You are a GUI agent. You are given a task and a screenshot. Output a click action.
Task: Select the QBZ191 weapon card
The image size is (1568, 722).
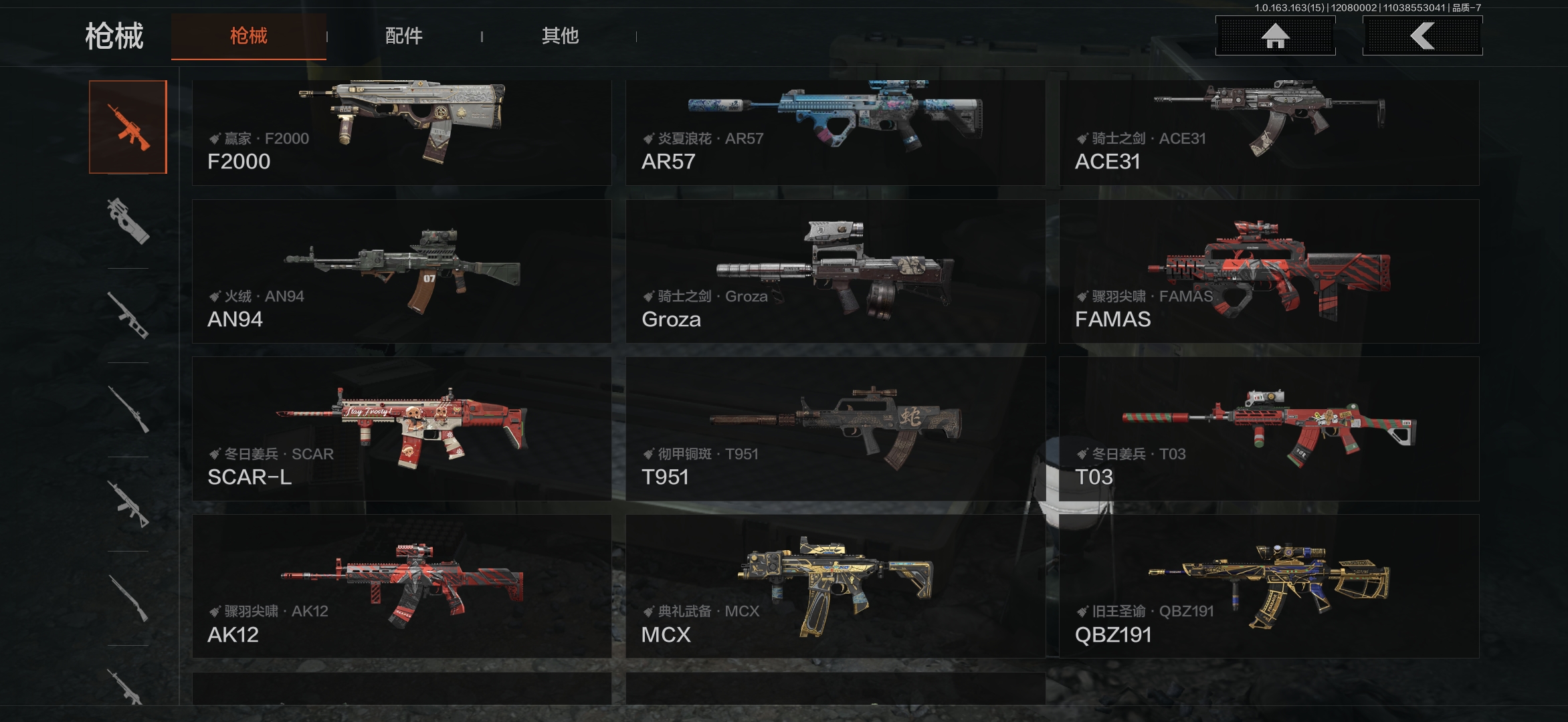click(x=1269, y=586)
